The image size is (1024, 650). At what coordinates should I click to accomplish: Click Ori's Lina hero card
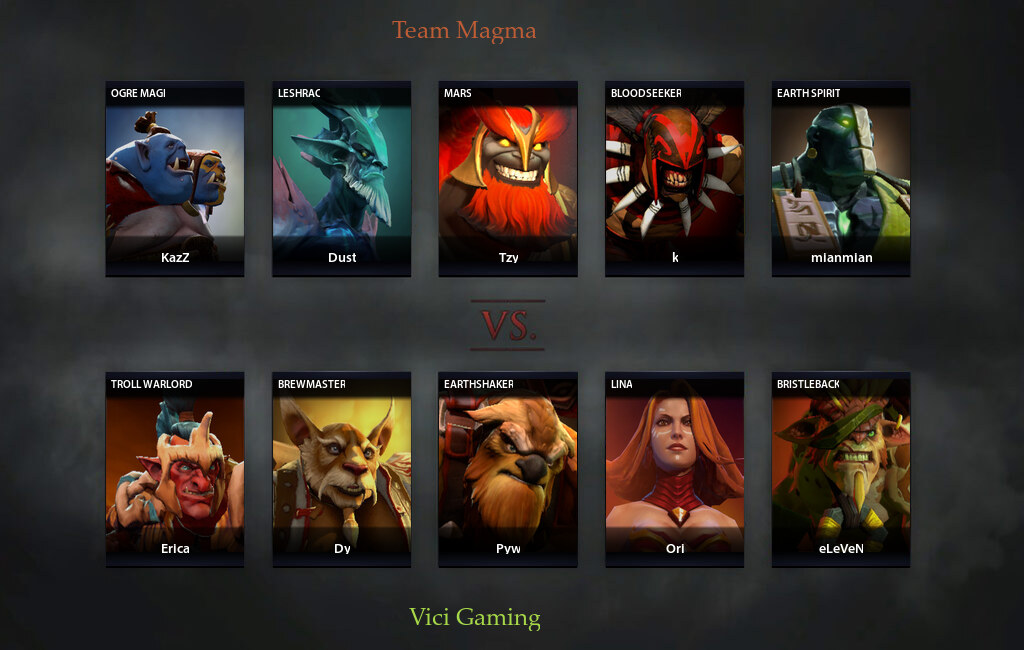coord(674,470)
